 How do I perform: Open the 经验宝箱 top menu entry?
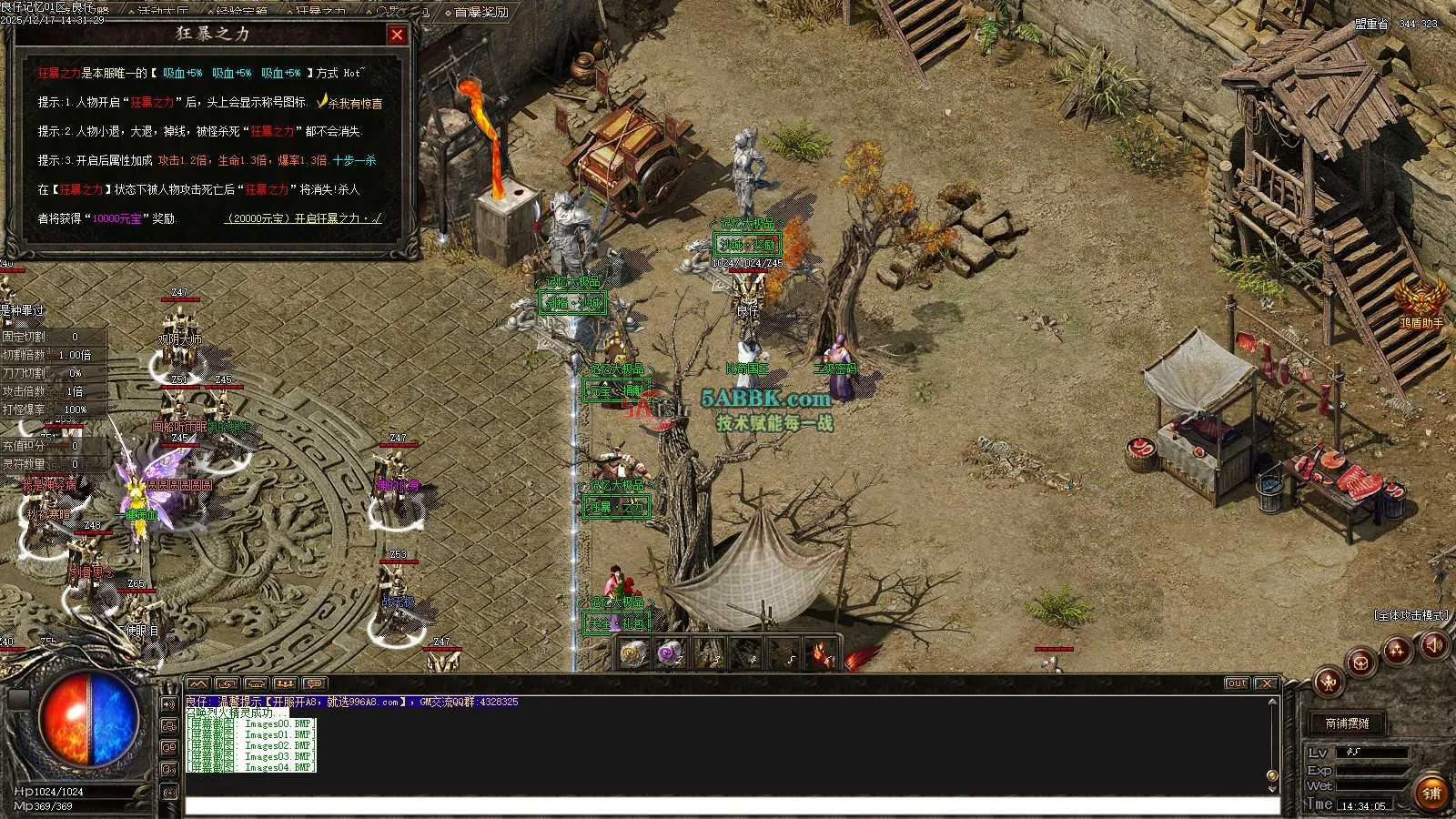pos(242,12)
